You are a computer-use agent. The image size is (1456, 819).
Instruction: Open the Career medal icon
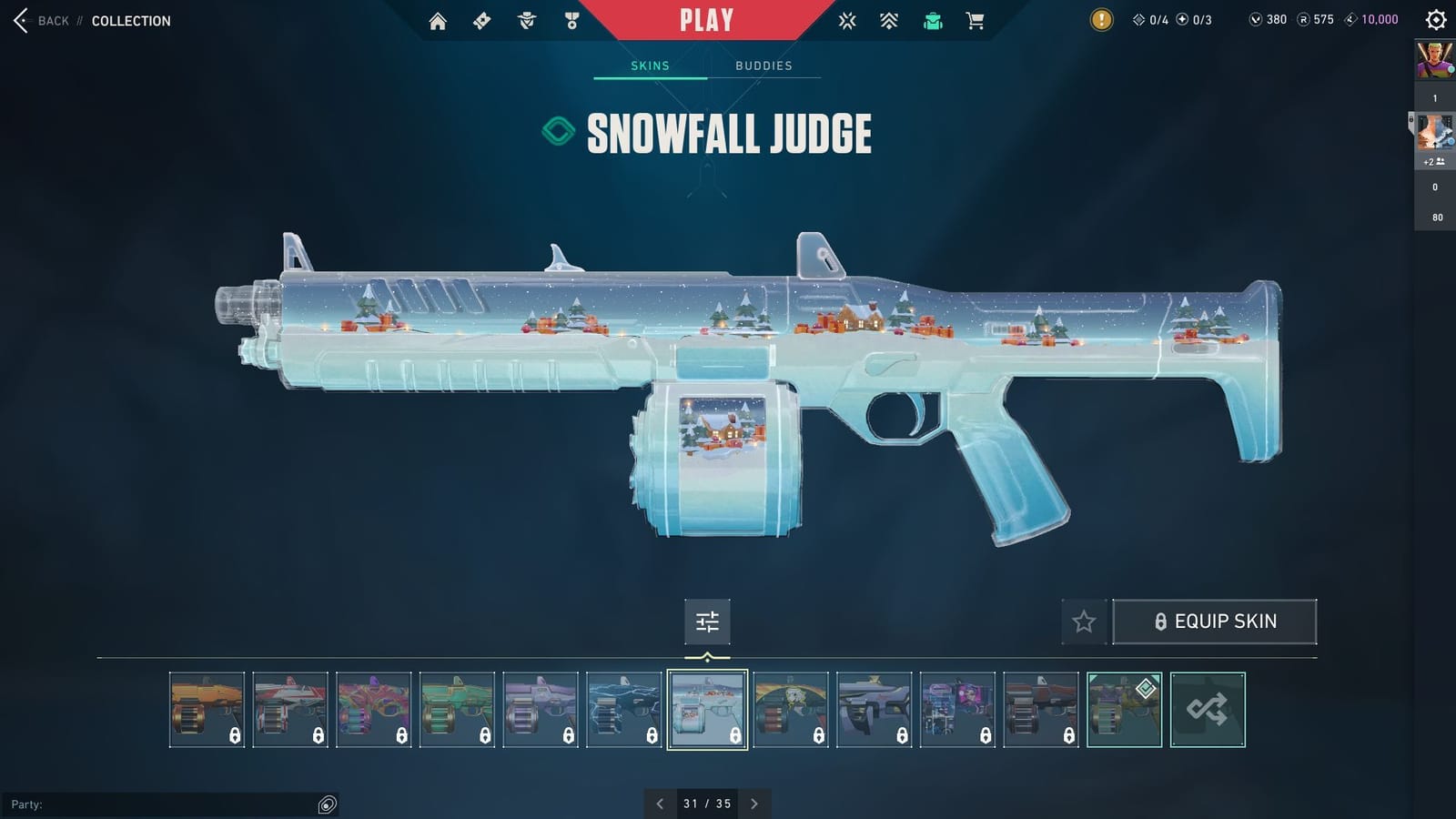coord(571,20)
